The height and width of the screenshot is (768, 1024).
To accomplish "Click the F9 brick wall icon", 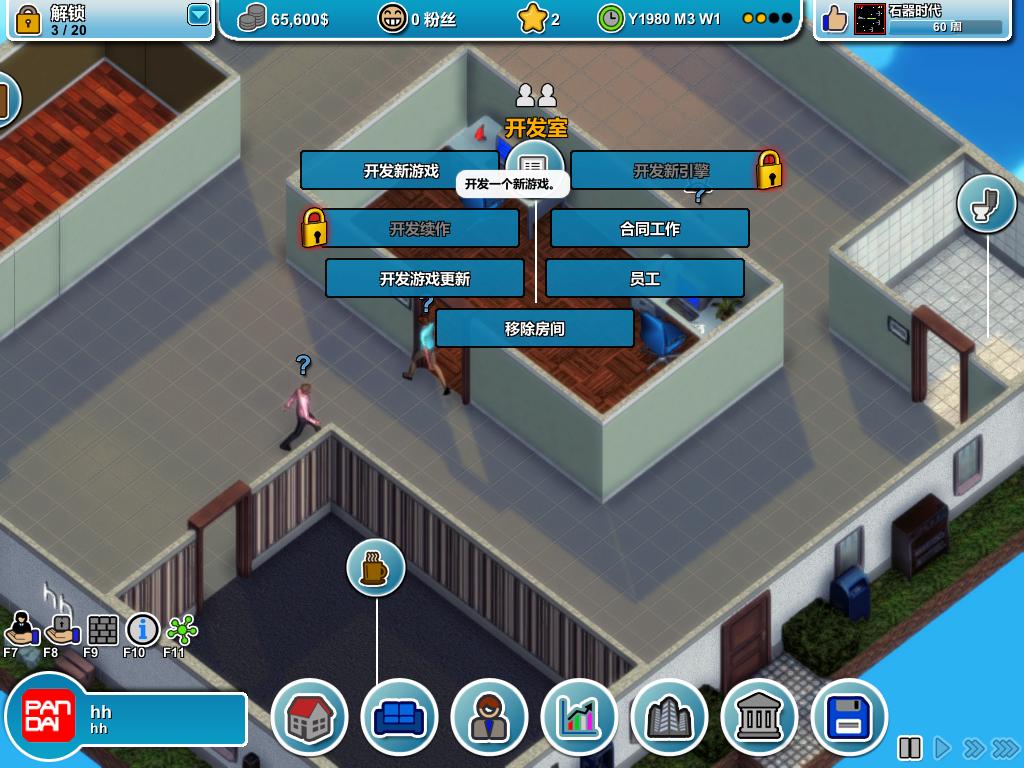I will point(102,630).
